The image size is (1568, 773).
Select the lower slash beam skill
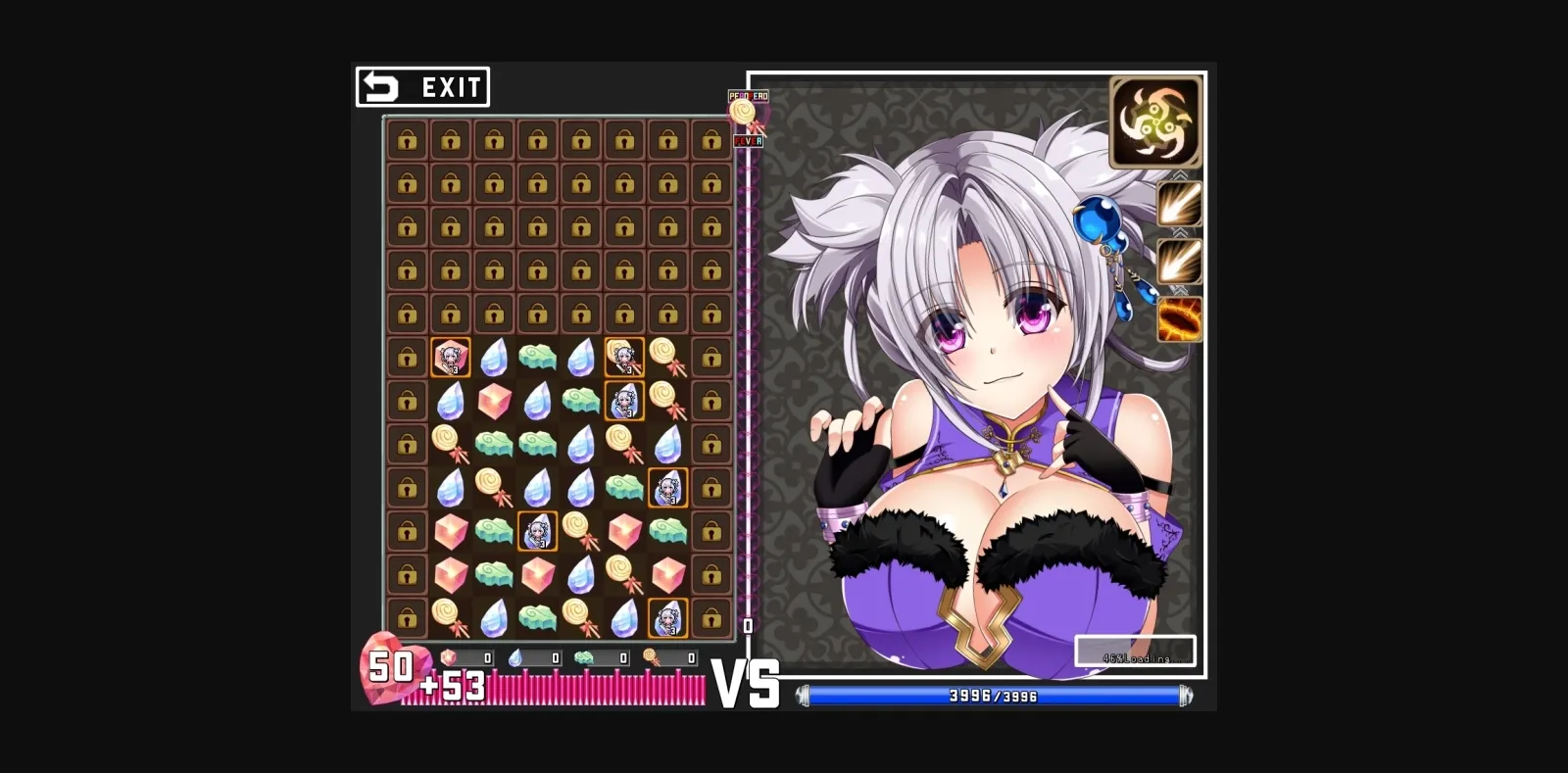1179,261
